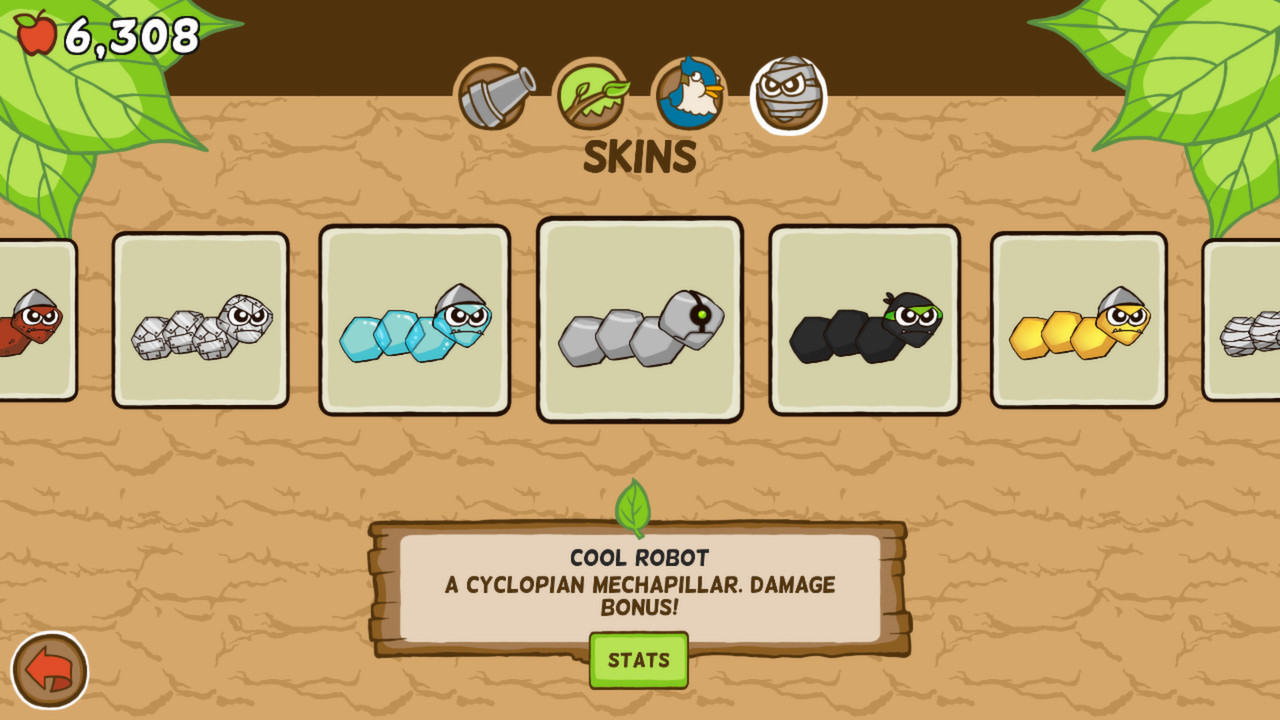The height and width of the screenshot is (720, 1280).
Task: Open the STATS button
Action: 639,660
